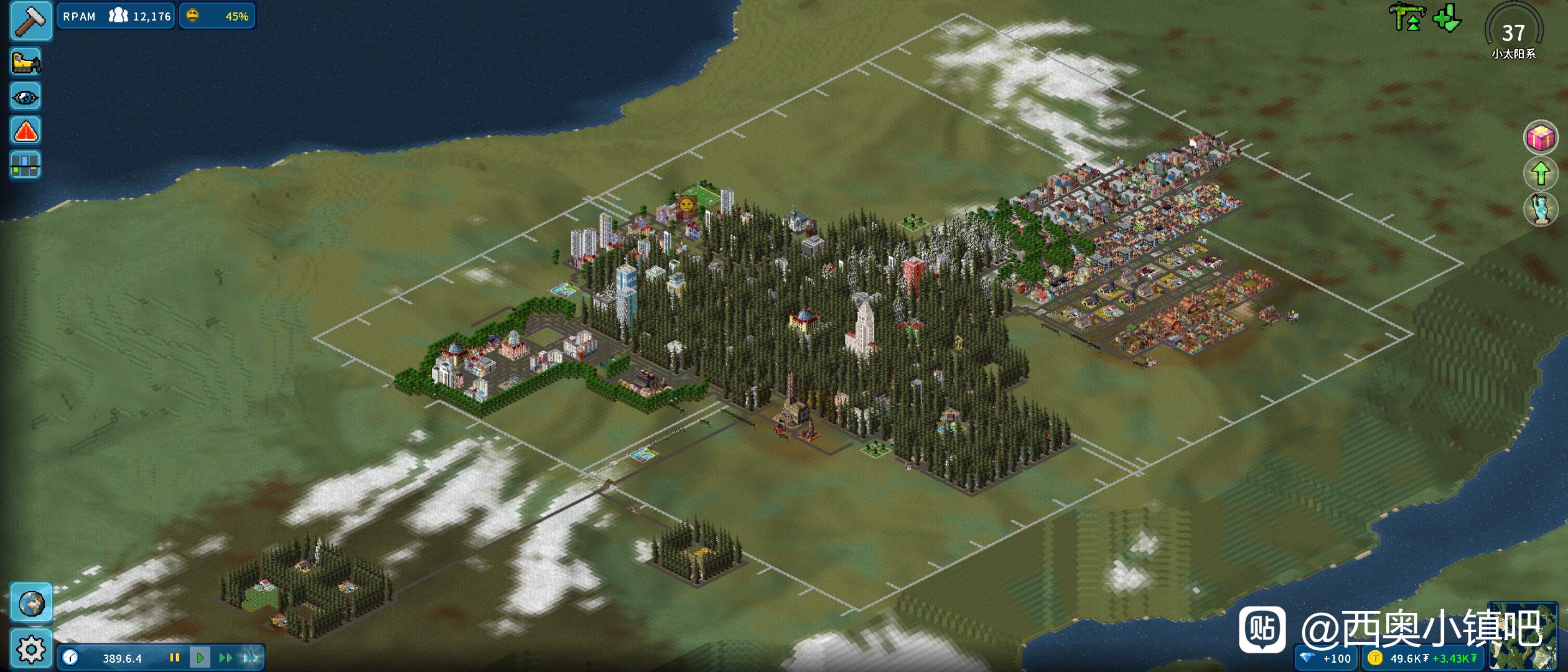Screen dimensions: 1568x672
Task: Open the pink gift box reward
Action: point(1540,138)
